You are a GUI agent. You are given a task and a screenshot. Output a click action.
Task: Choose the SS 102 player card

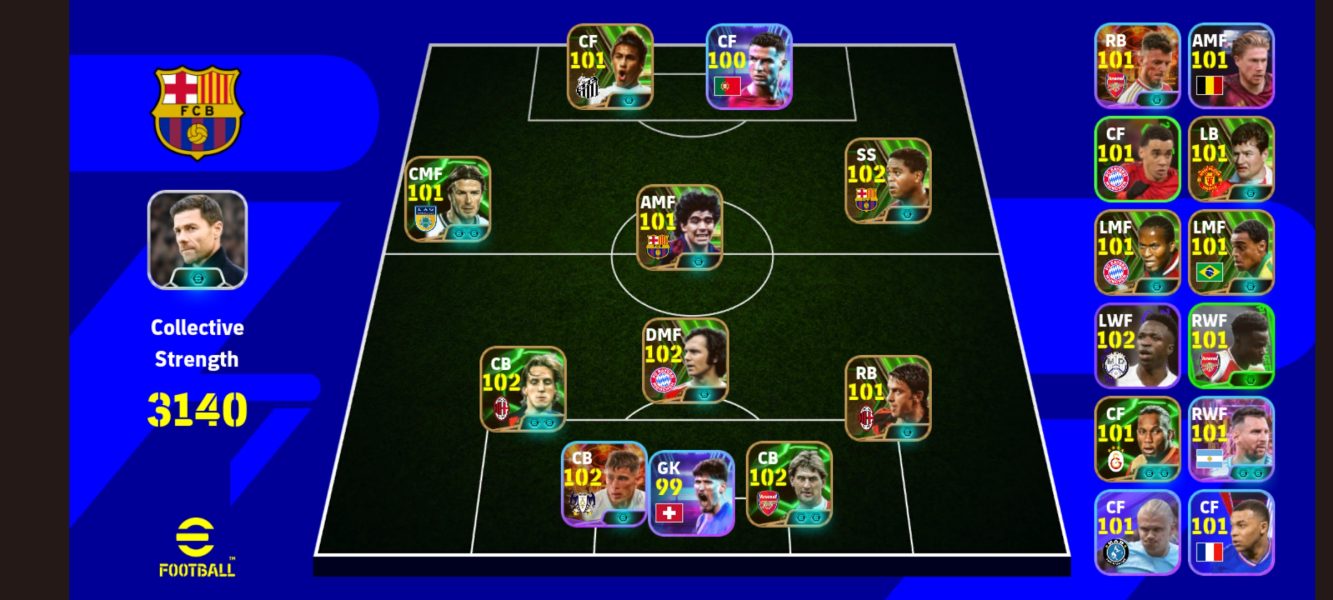click(888, 180)
